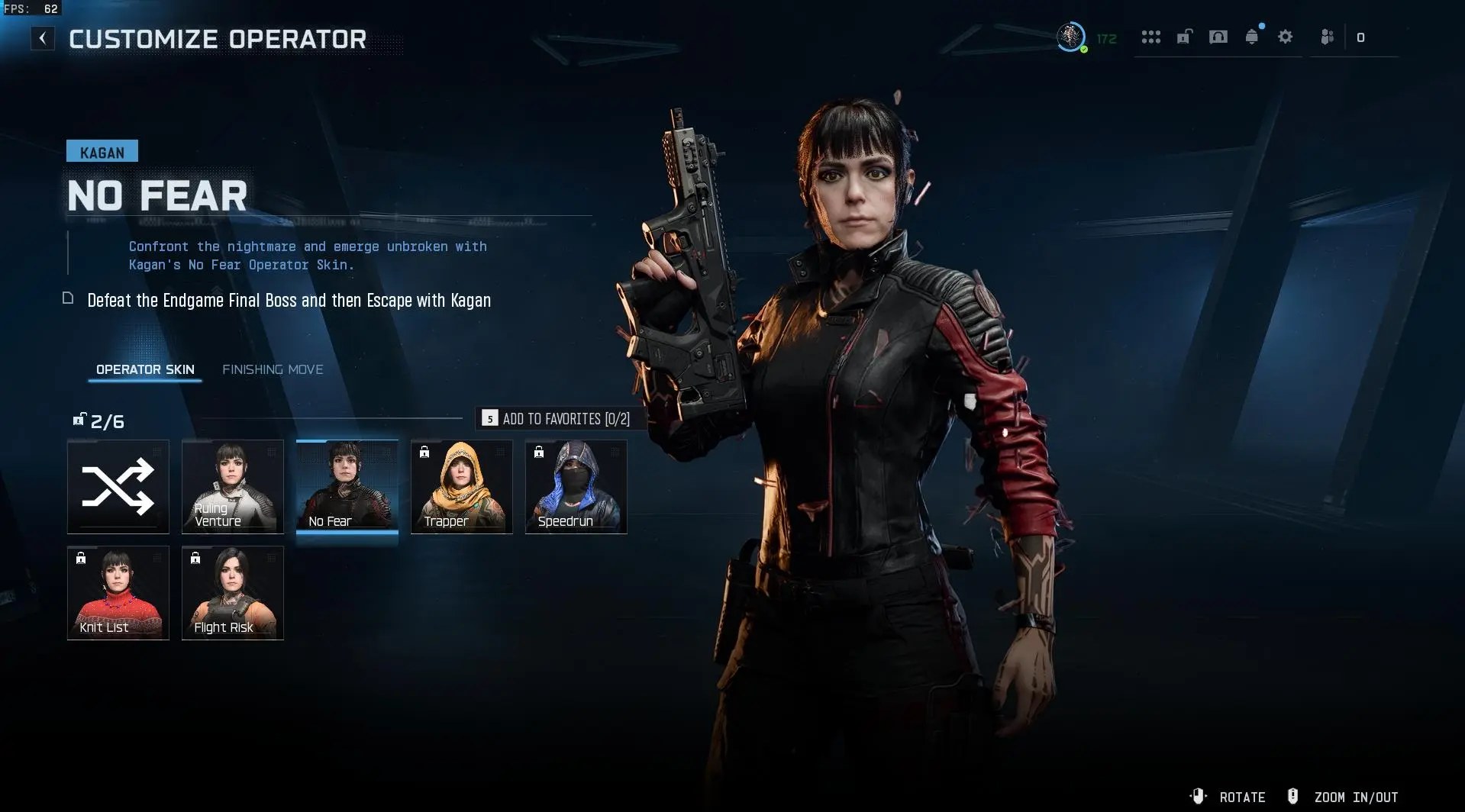The image size is (1465, 812).
Task: Choose the Flight Risk skin
Action: pyautogui.click(x=233, y=593)
